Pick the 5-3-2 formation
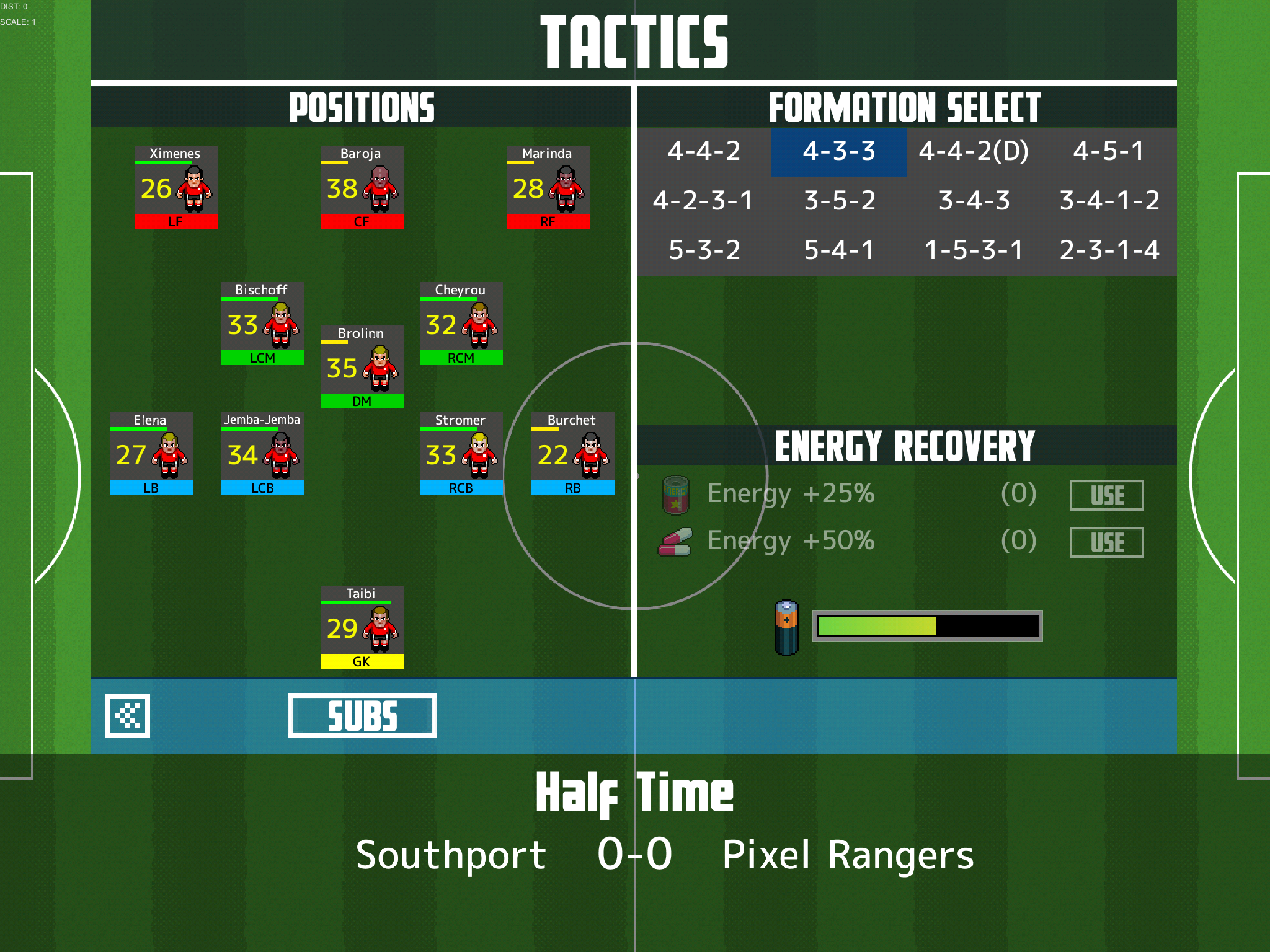The image size is (1270, 952). pyautogui.click(x=704, y=250)
